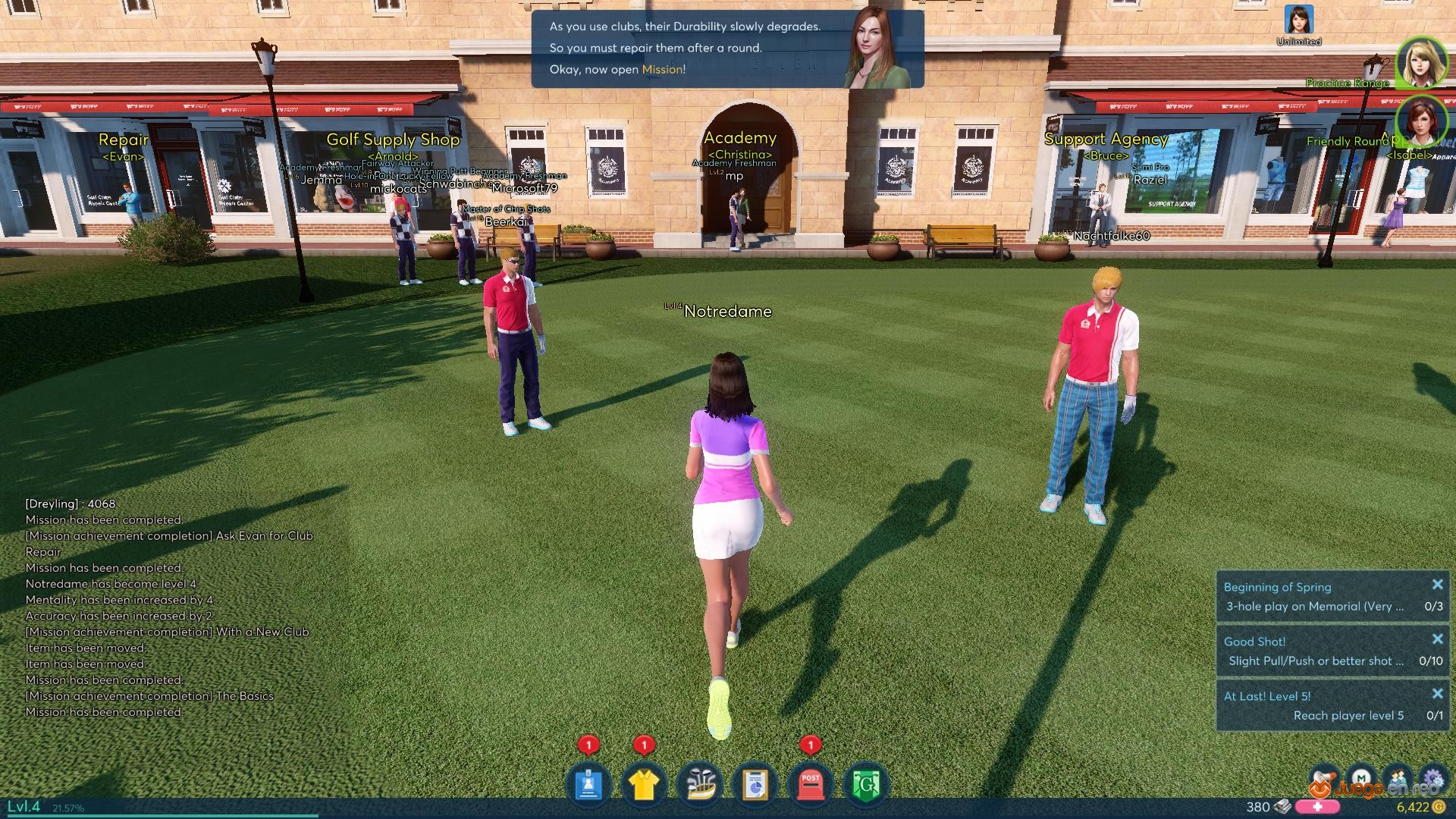Select the Reach player level 5 mission

click(1333, 715)
